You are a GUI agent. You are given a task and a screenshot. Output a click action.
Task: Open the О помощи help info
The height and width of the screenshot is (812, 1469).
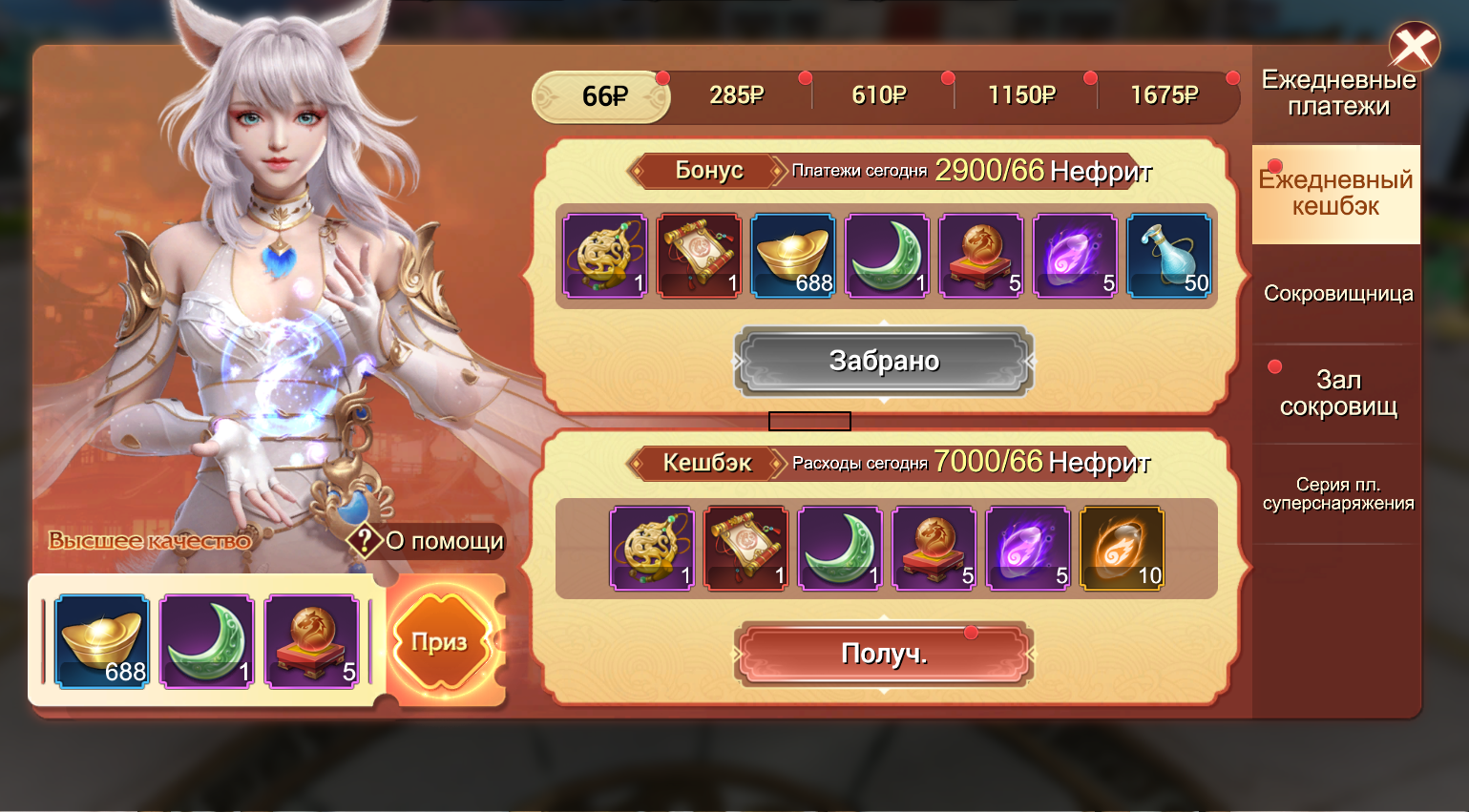click(x=426, y=541)
